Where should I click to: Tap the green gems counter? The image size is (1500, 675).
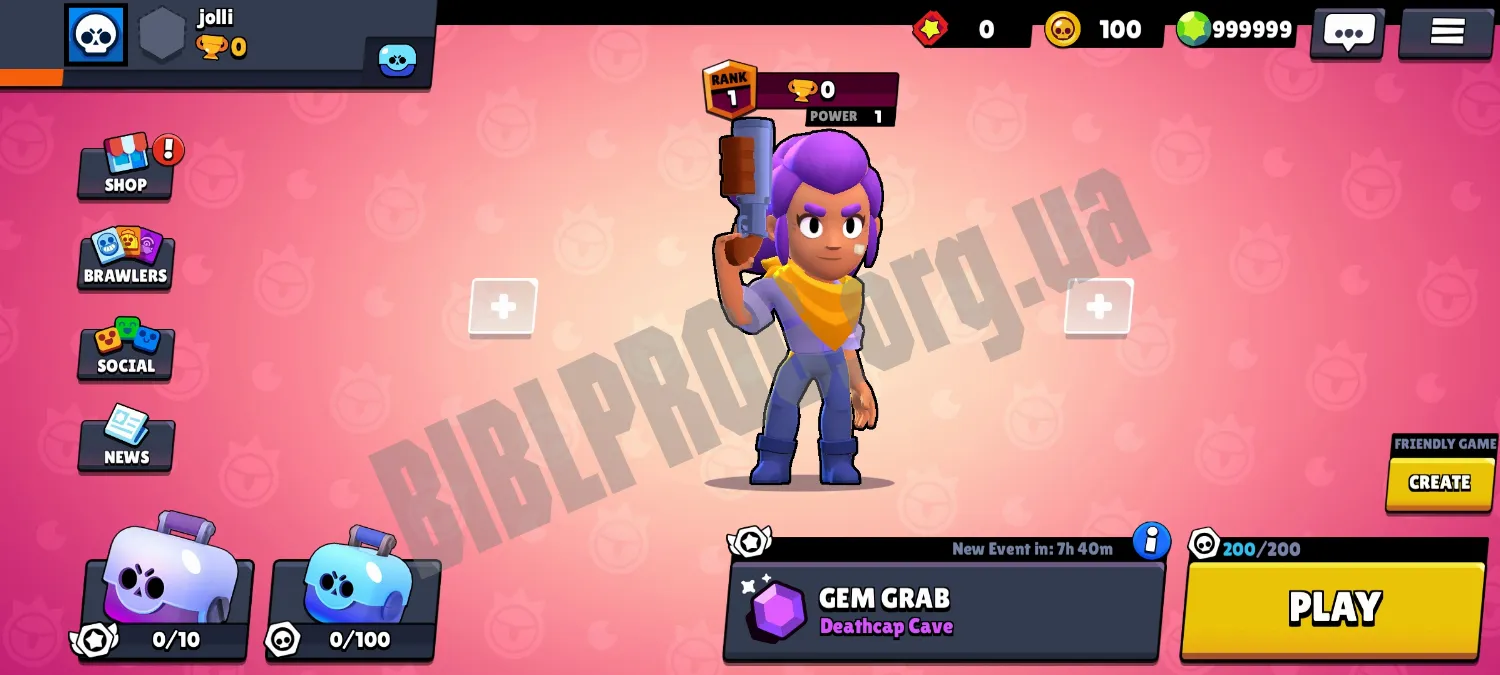point(1236,30)
